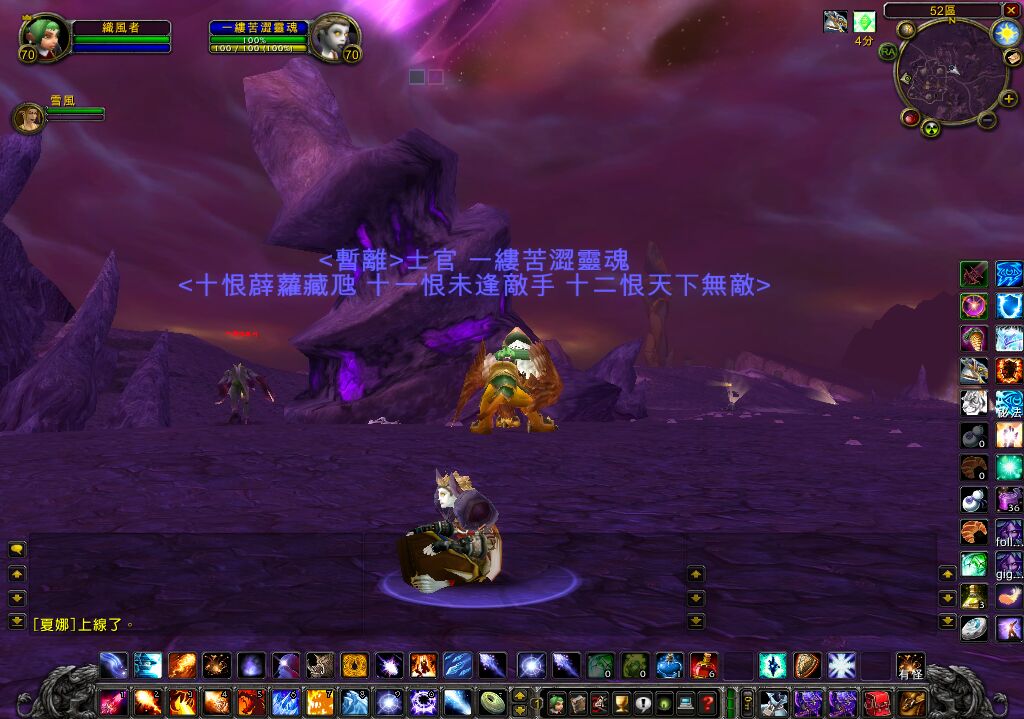The image size is (1024, 719).
Task: Open the red question mark help button
Action: pyautogui.click(x=708, y=701)
